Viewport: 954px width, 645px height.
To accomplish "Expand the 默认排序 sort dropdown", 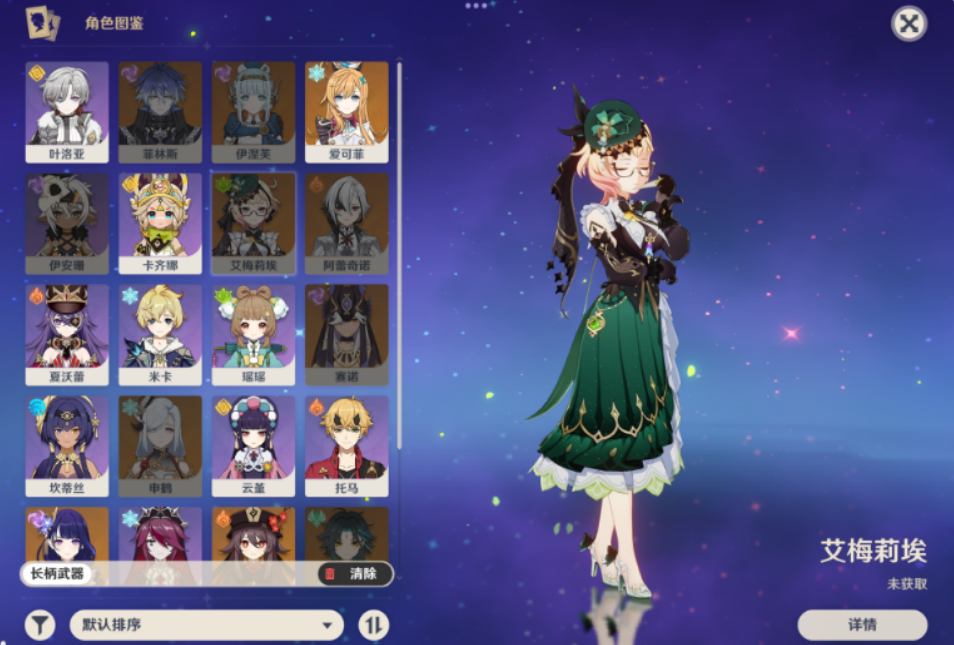I will point(206,626).
